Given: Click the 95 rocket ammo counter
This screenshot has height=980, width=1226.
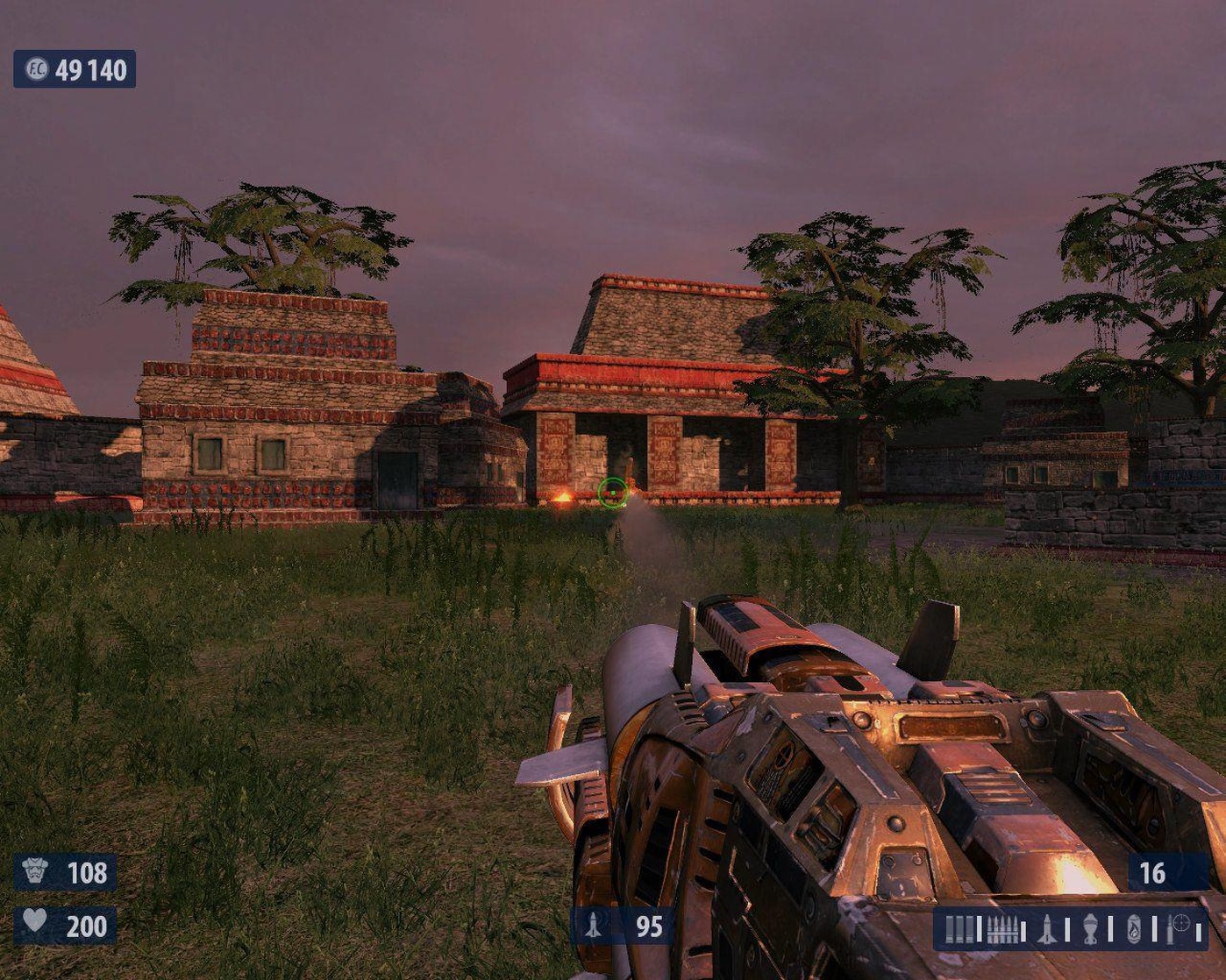Looking at the screenshot, I should pyautogui.click(x=649, y=927).
